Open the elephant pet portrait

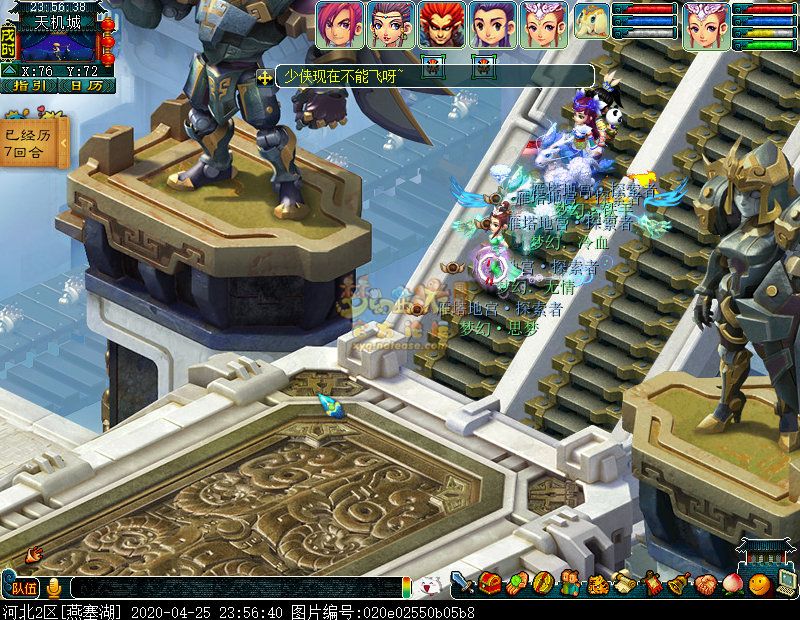click(x=592, y=20)
